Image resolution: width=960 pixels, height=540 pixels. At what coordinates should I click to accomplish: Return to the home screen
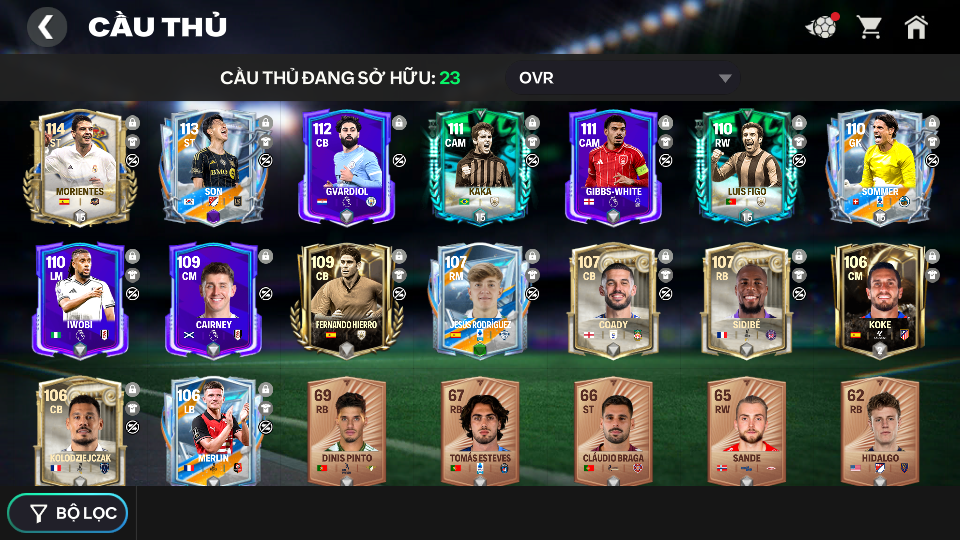pos(916,27)
